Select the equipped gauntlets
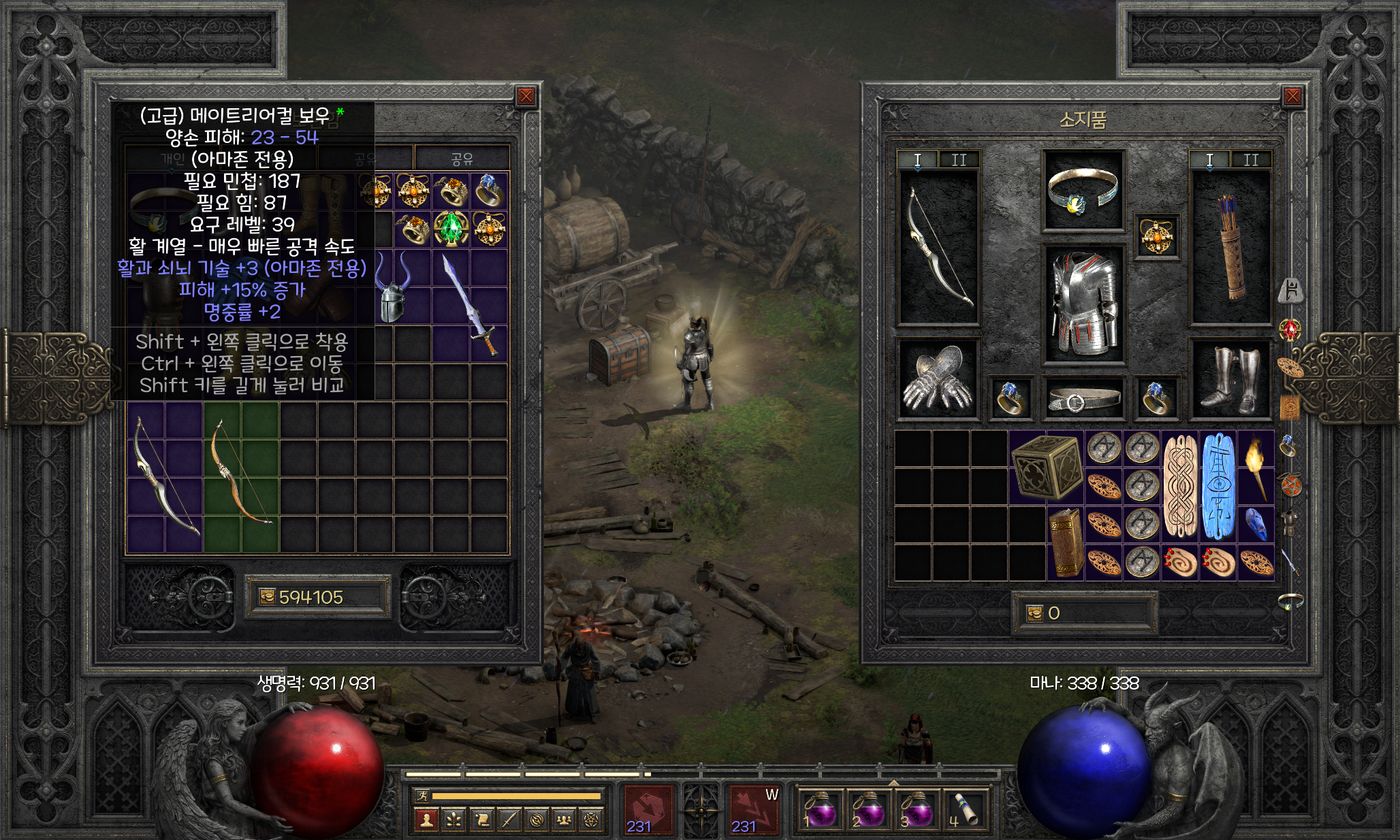Image resolution: width=1400 pixels, height=840 pixels. pyautogui.click(x=938, y=378)
